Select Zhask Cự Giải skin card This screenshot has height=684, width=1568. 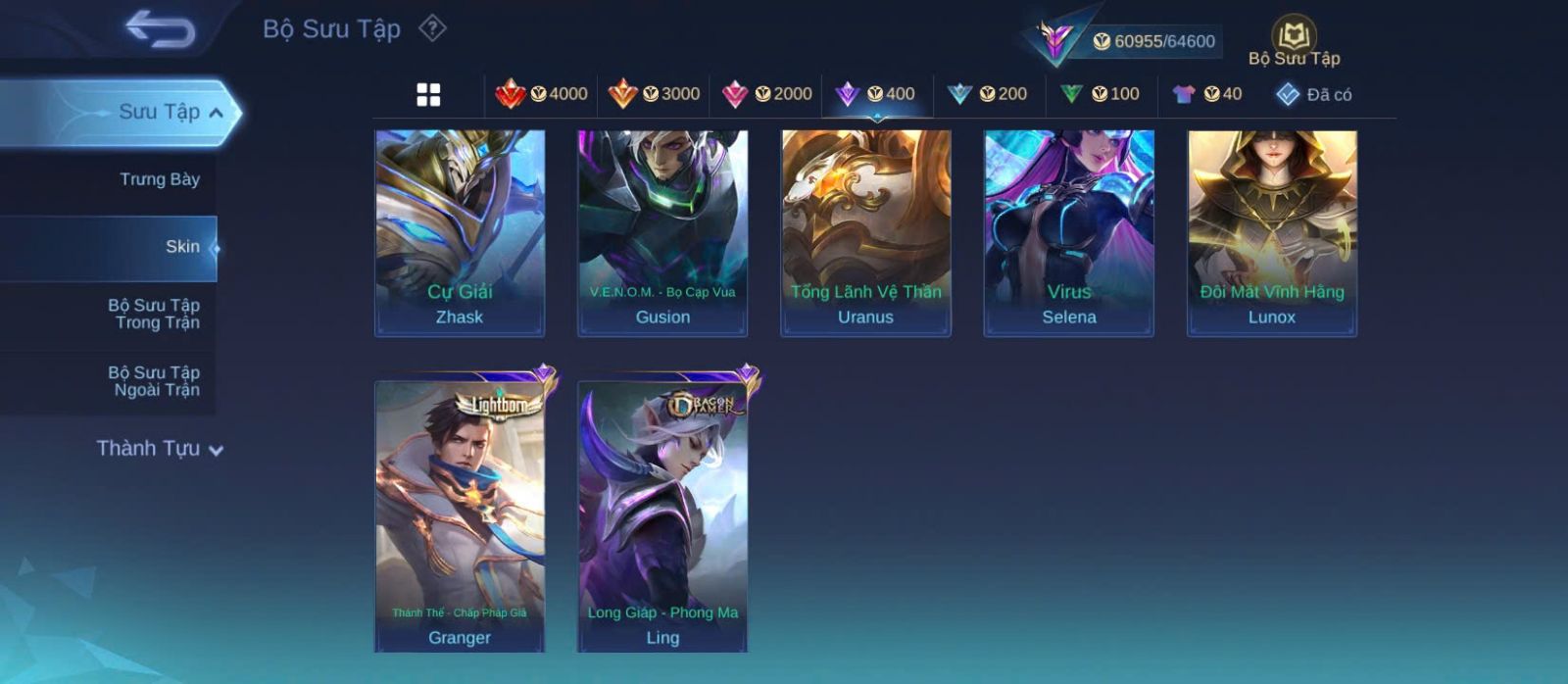(460, 233)
